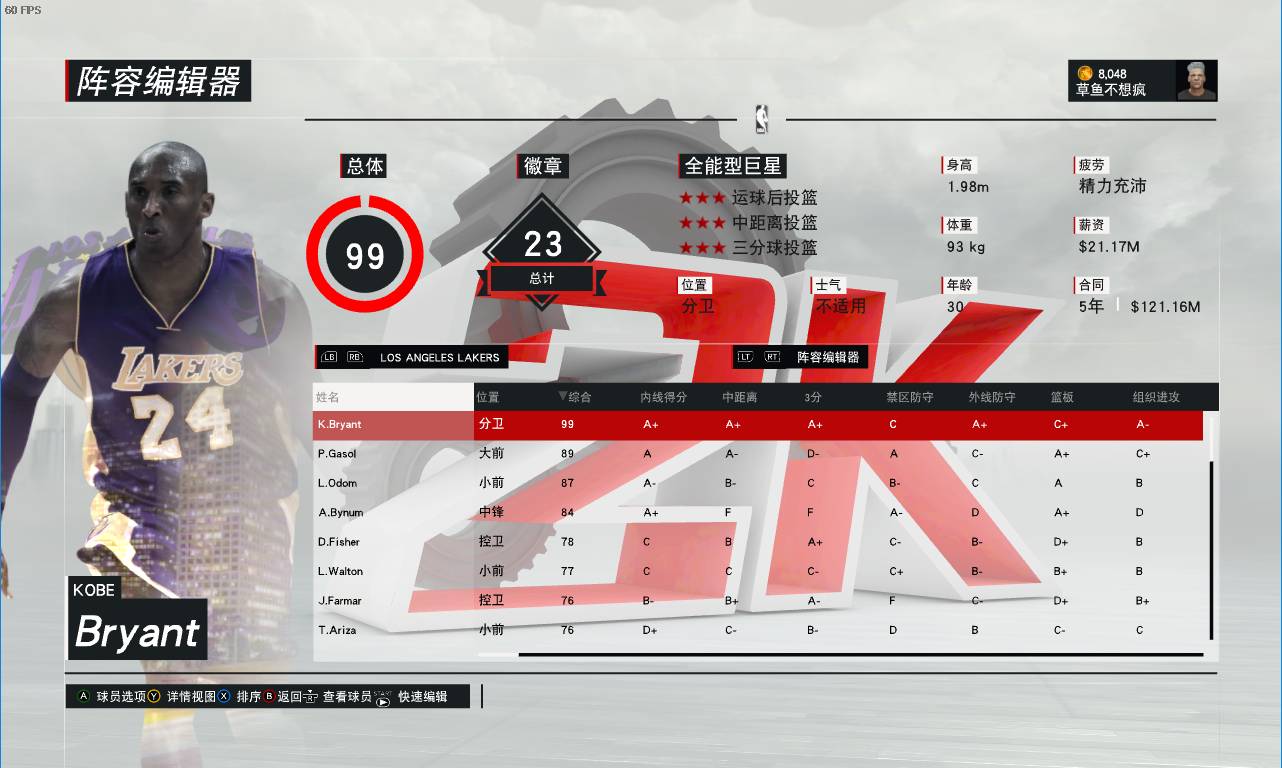Select the Y 详情视图 icon

[x=152, y=696]
